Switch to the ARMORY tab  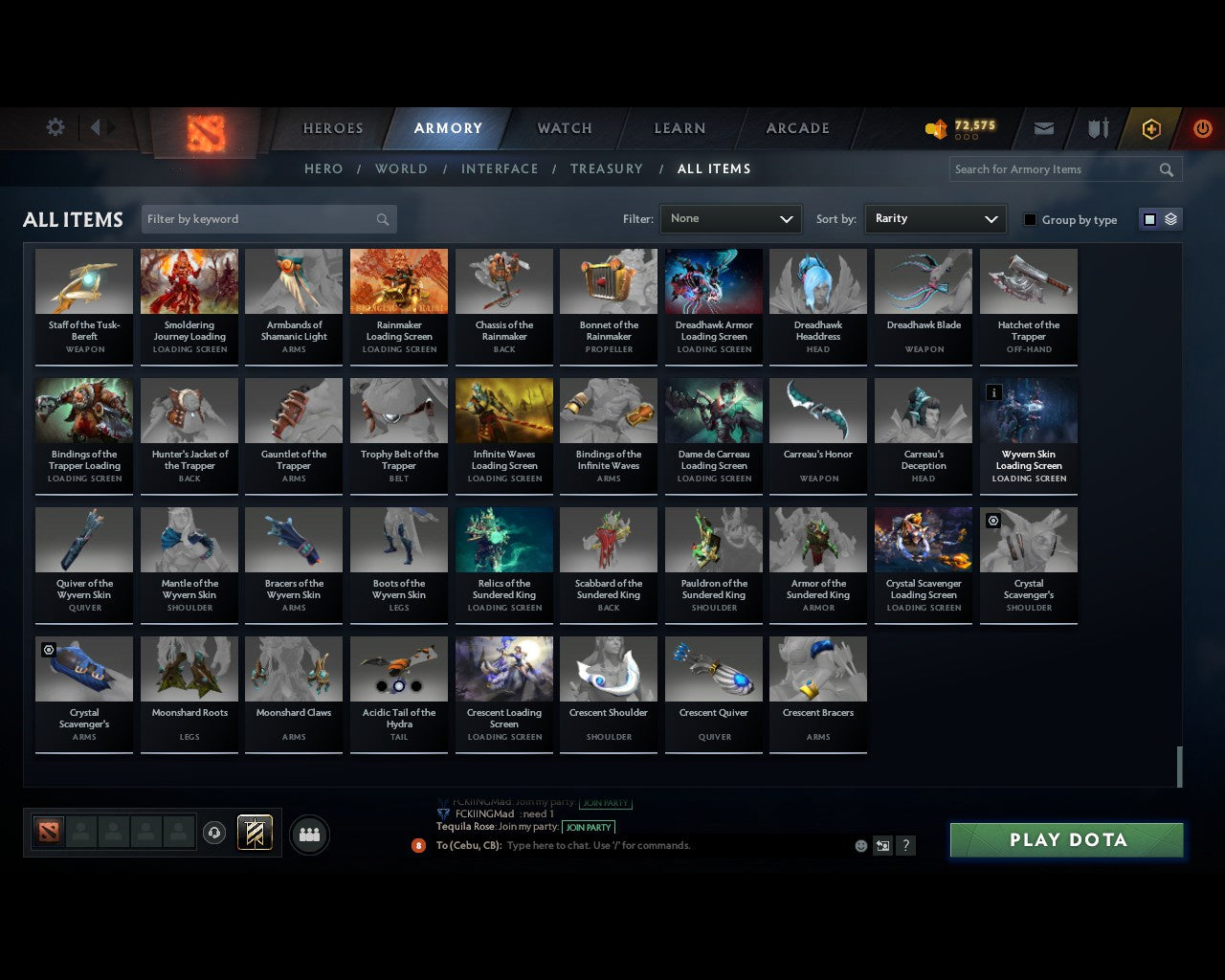447,128
